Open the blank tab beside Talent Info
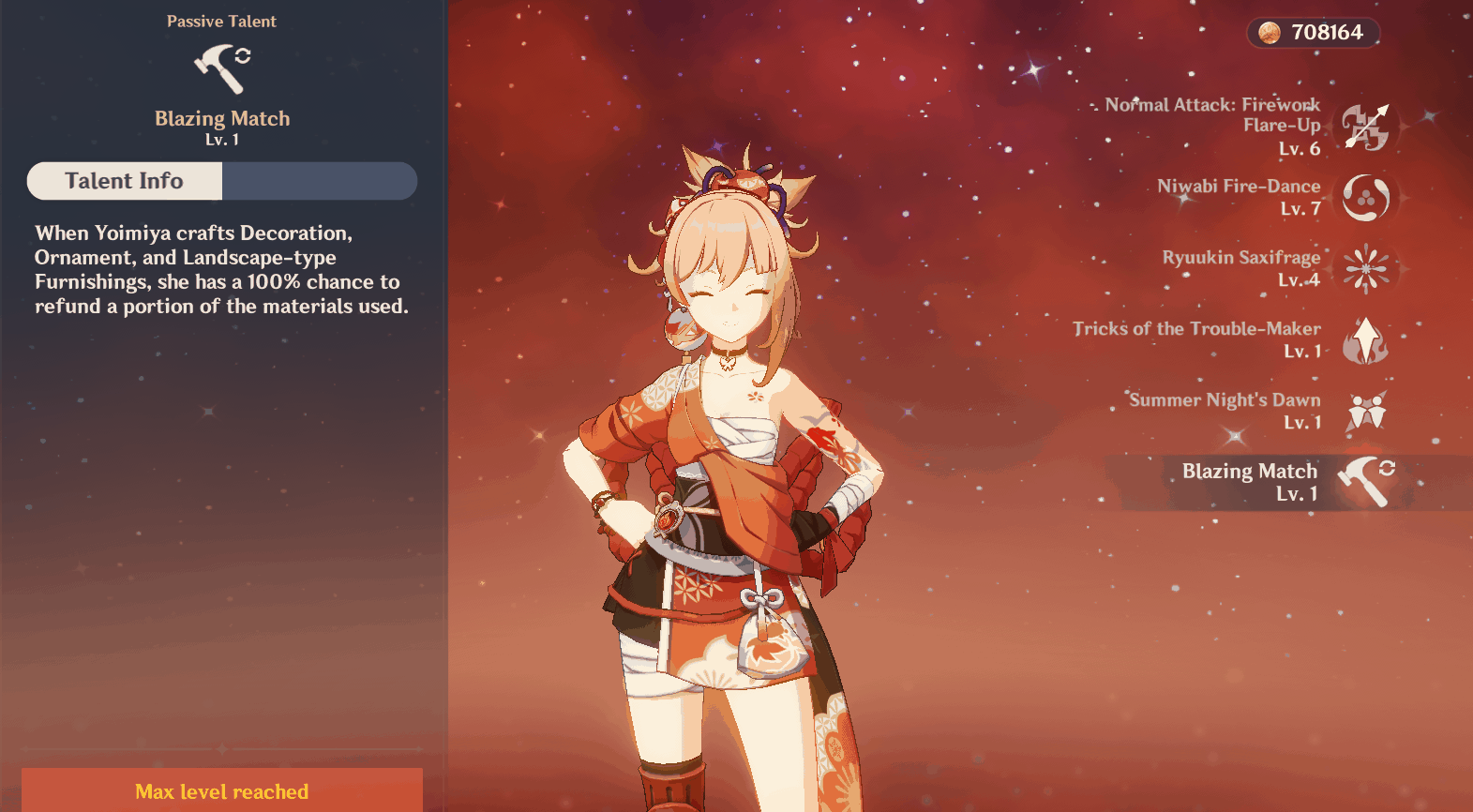 pyautogui.click(x=319, y=181)
